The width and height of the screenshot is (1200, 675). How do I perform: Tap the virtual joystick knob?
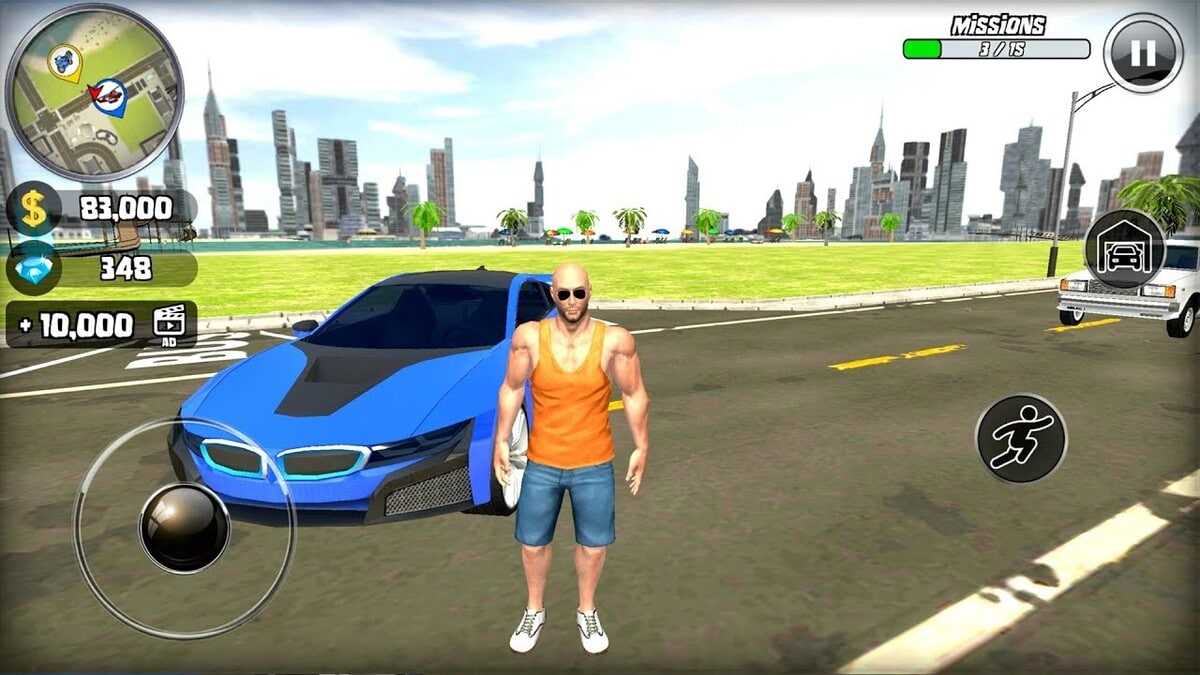tap(184, 527)
